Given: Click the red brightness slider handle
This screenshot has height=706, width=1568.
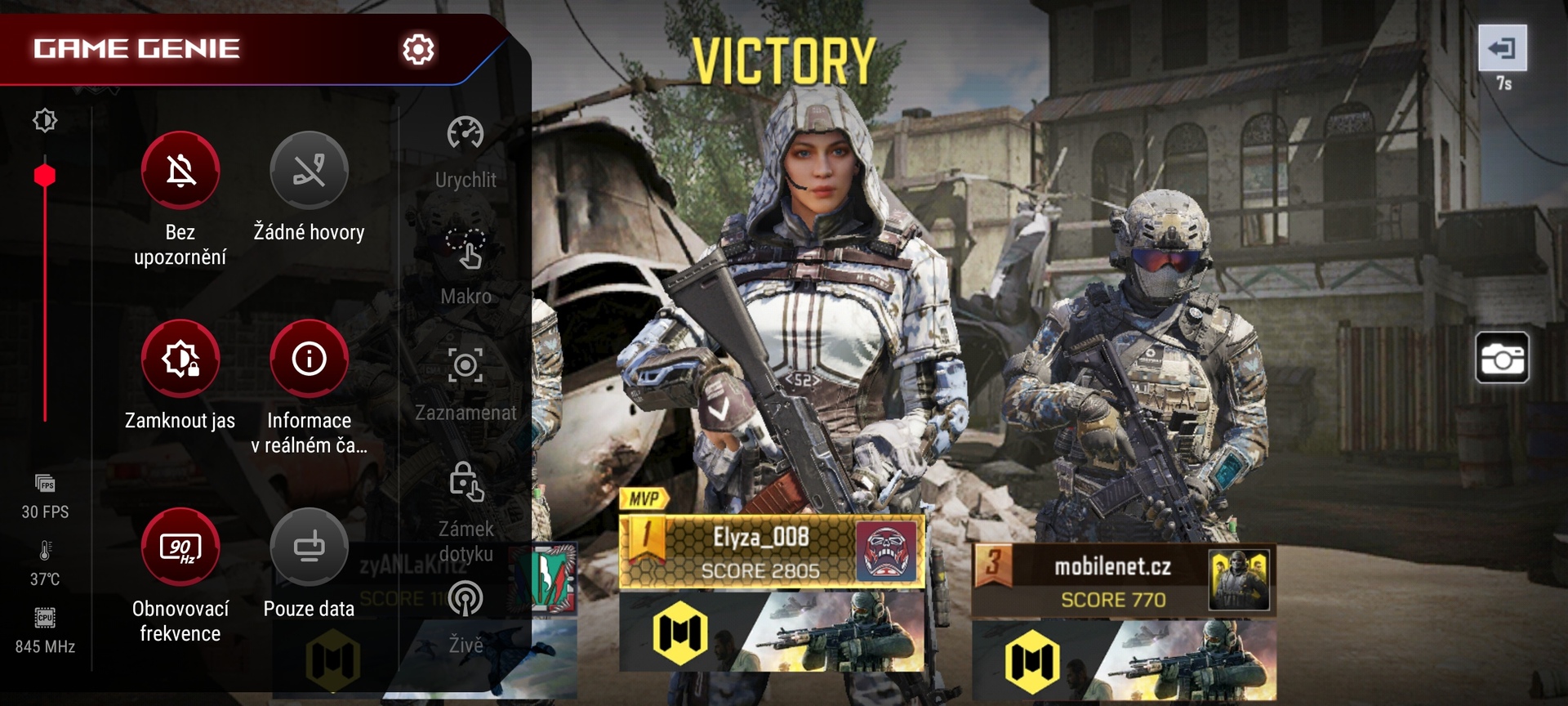Looking at the screenshot, I should tap(45, 176).
